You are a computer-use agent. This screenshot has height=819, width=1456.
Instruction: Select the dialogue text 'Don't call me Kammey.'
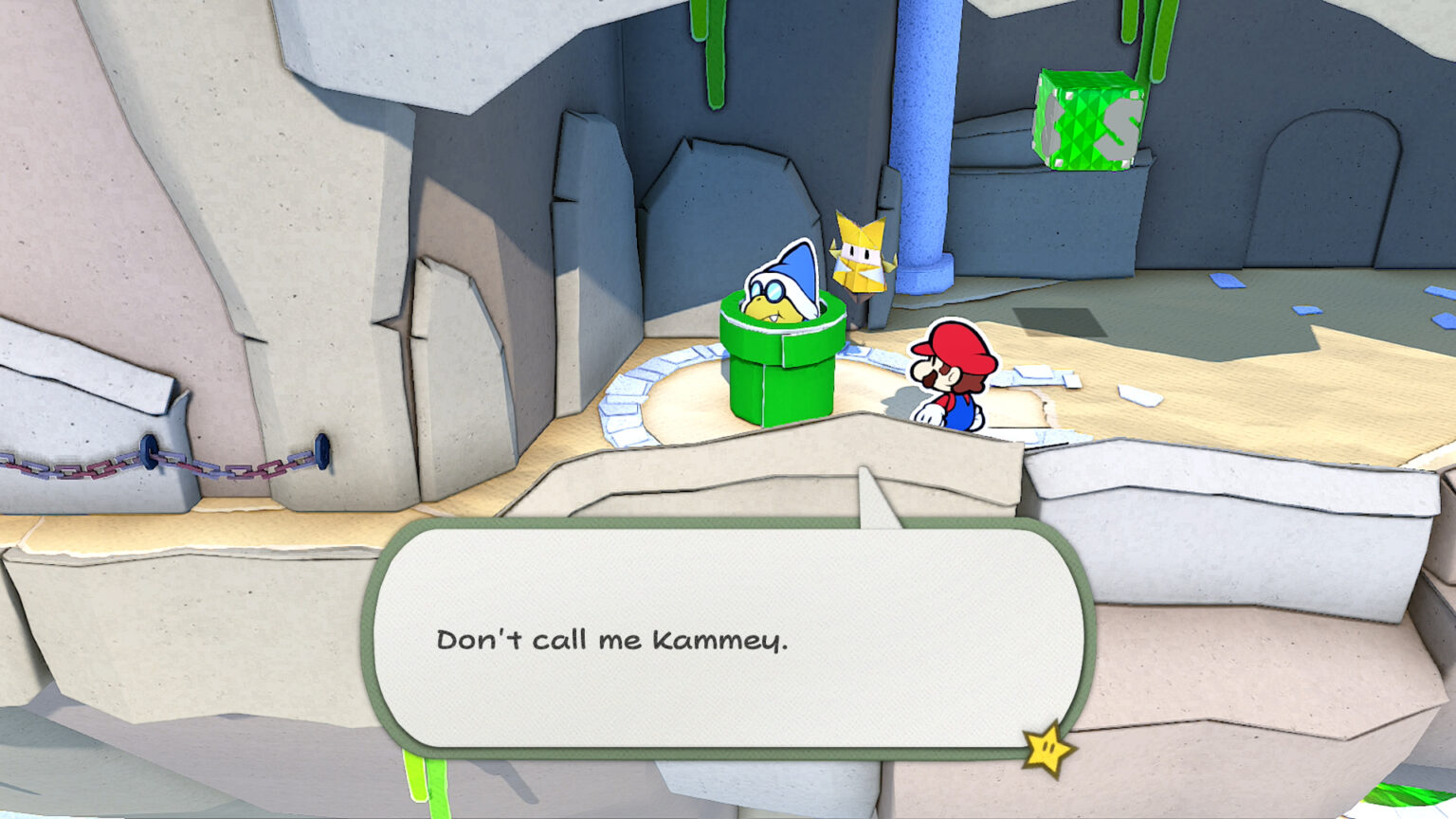click(x=616, y=642)
